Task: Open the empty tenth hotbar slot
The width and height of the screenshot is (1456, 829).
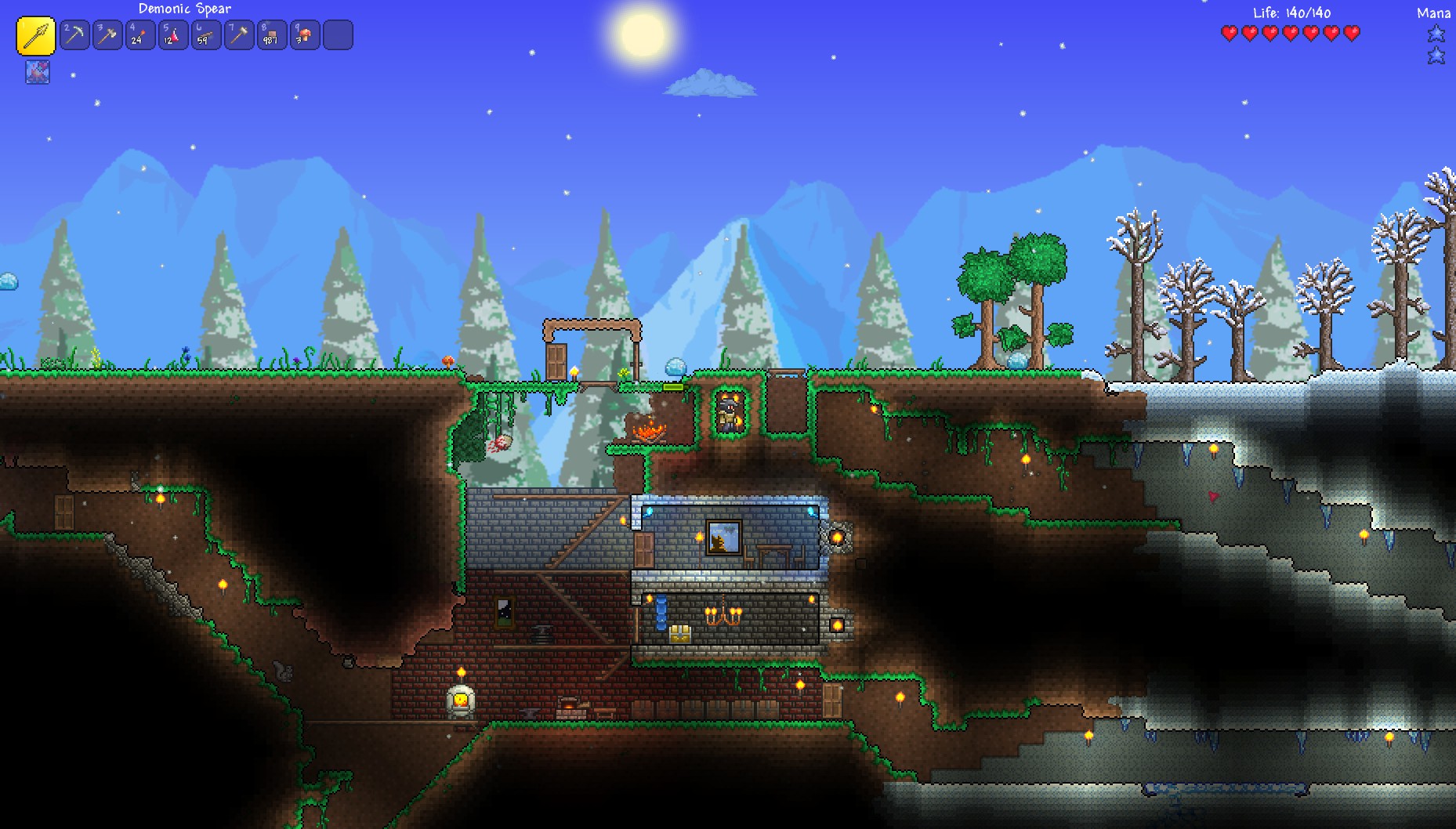Action: pos(338,34)
